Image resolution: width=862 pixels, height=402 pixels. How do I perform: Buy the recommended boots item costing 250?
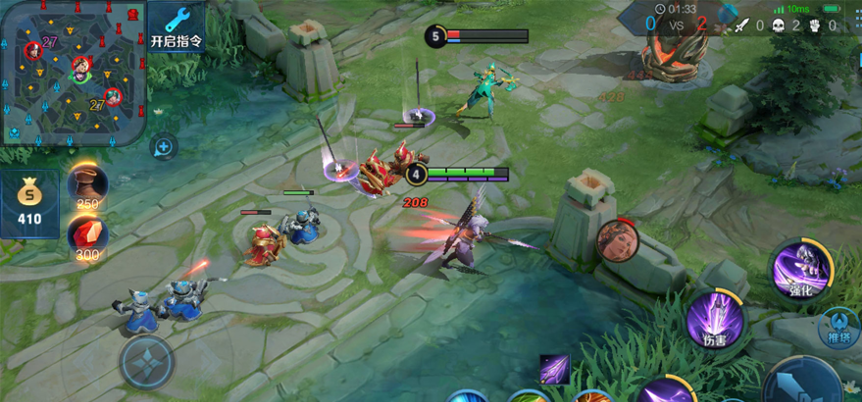(x=87, y=188)
